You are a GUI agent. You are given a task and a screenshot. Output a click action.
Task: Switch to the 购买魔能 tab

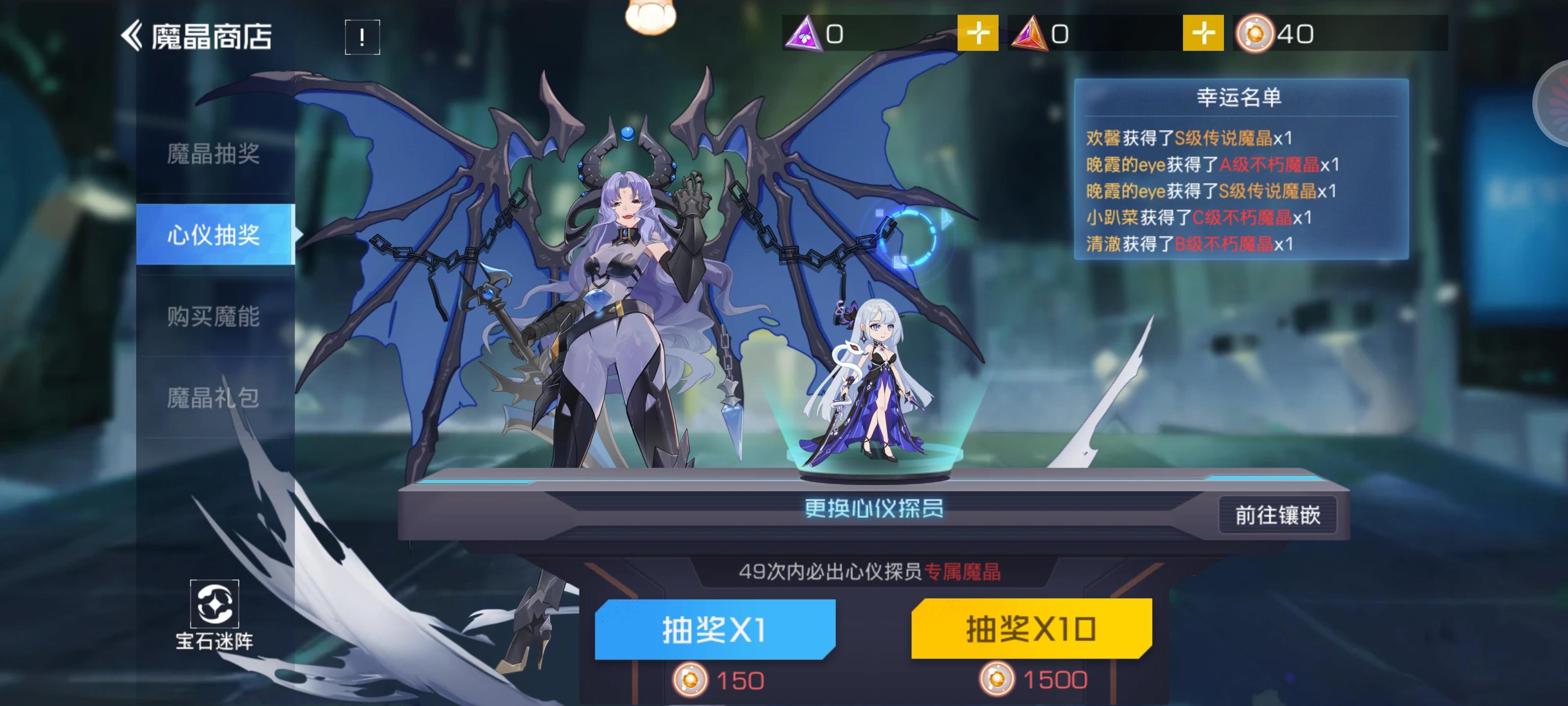tap(214, 316)
